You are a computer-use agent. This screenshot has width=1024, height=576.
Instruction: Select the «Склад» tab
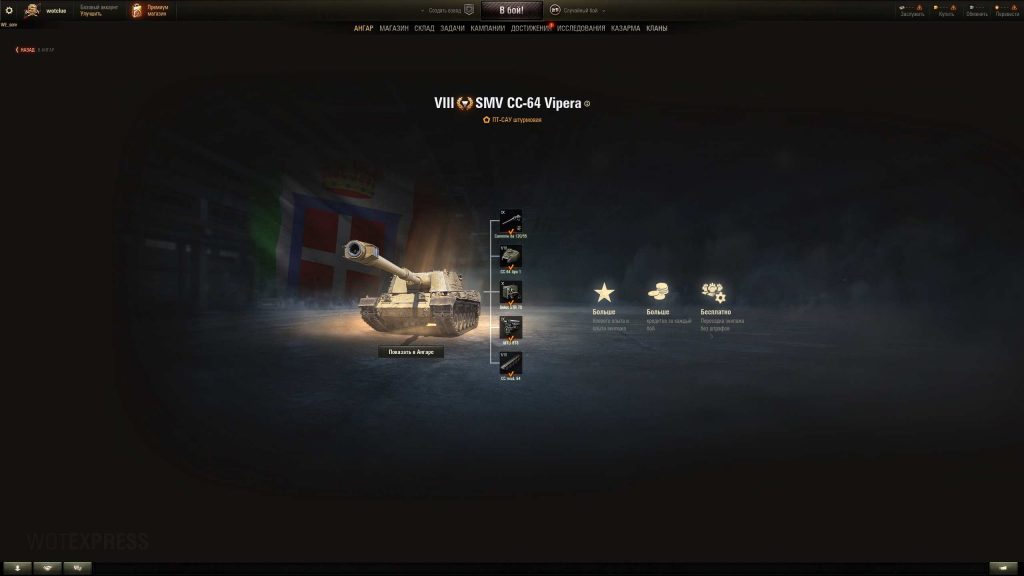[424, 28]
